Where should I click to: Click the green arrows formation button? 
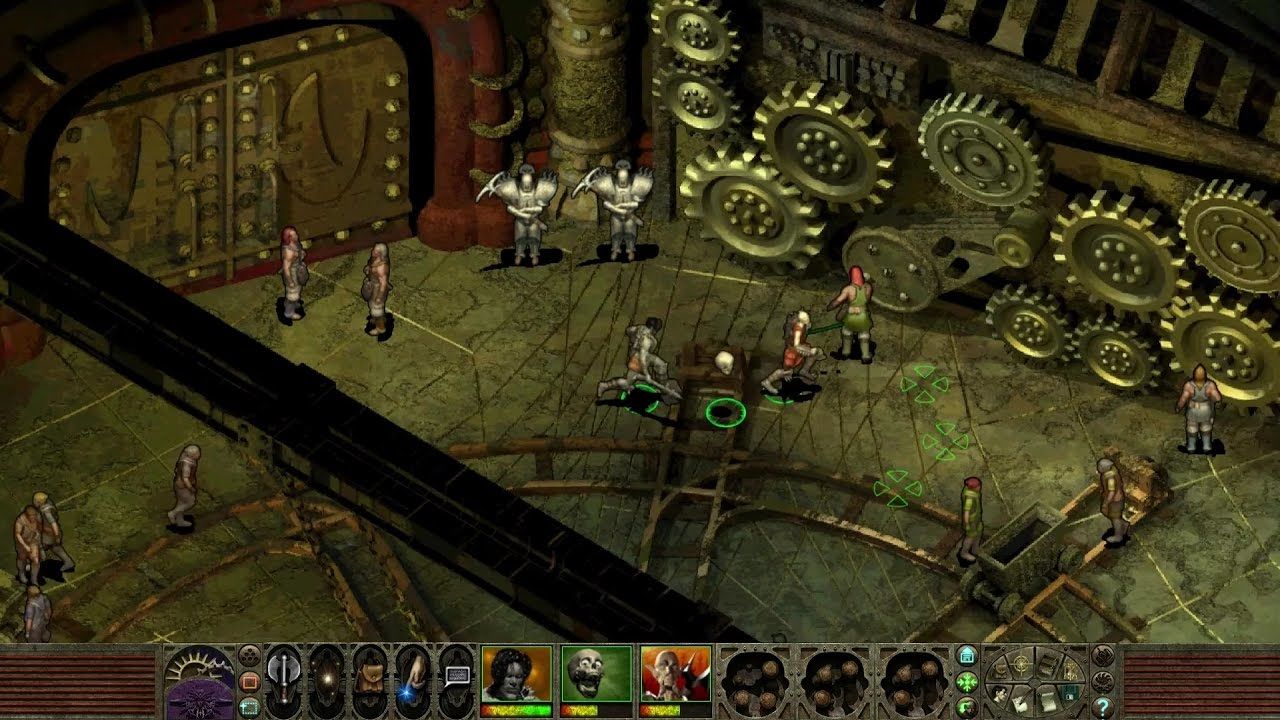coord(967,682)
